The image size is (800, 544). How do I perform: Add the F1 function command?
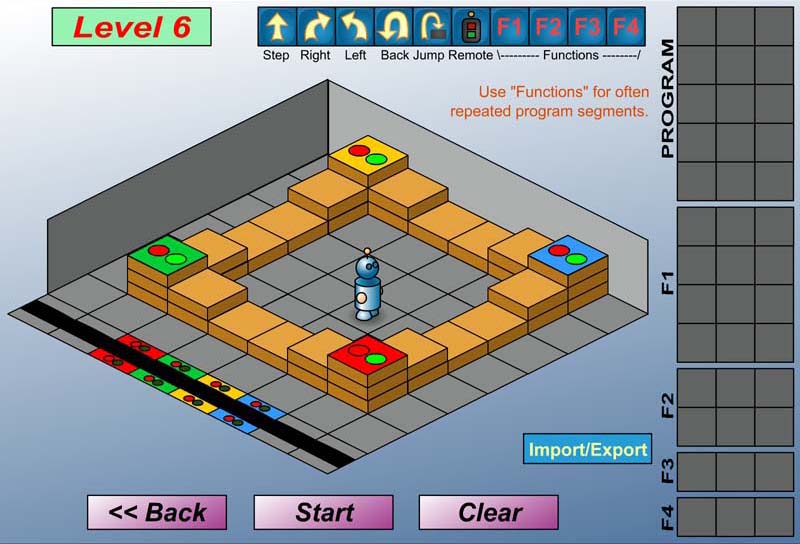(x=510, y=26)
